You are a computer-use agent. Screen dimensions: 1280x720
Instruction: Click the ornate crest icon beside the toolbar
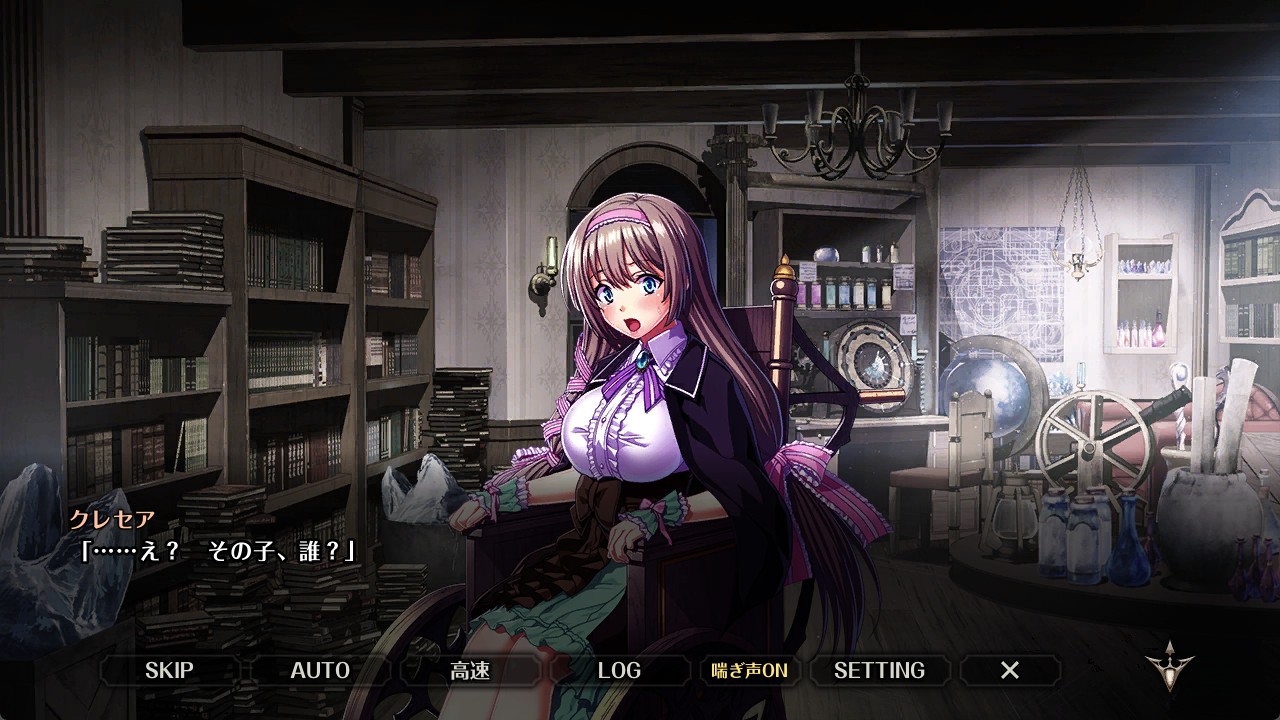1169,667
